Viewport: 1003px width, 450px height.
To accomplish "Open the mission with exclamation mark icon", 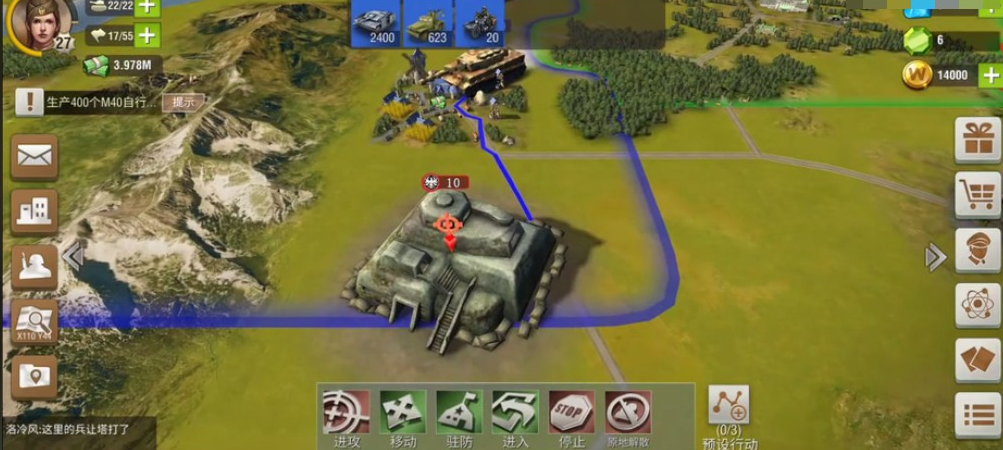I will click(35, 101).
